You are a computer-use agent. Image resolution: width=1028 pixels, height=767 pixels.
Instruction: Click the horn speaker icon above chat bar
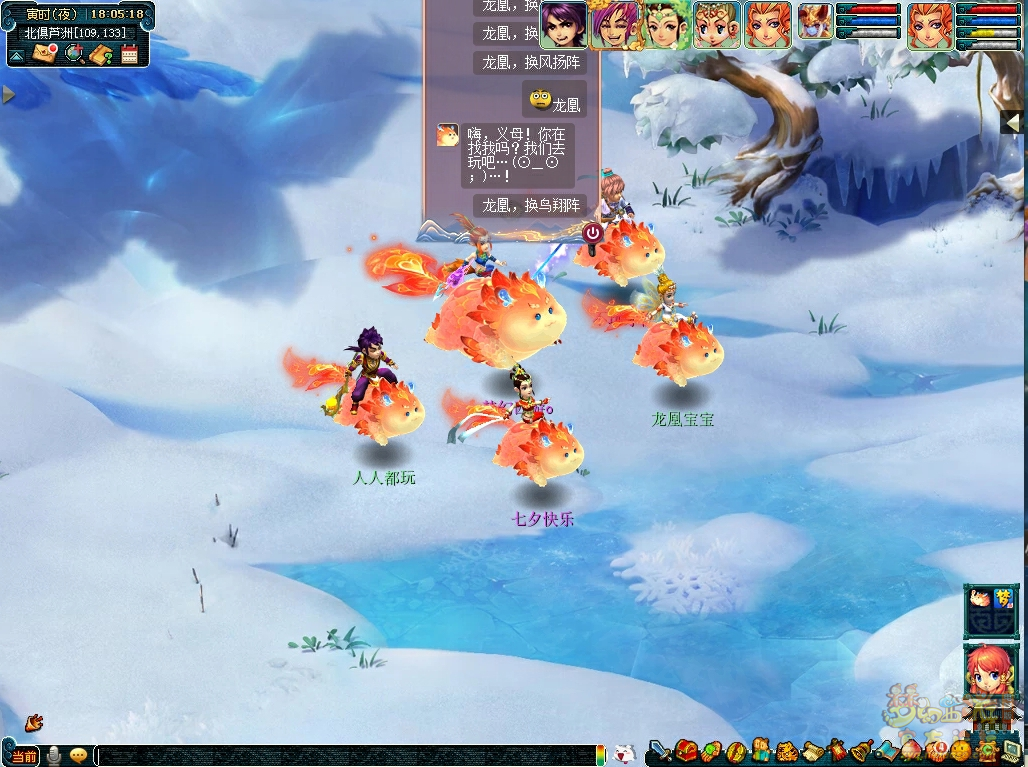34,720
